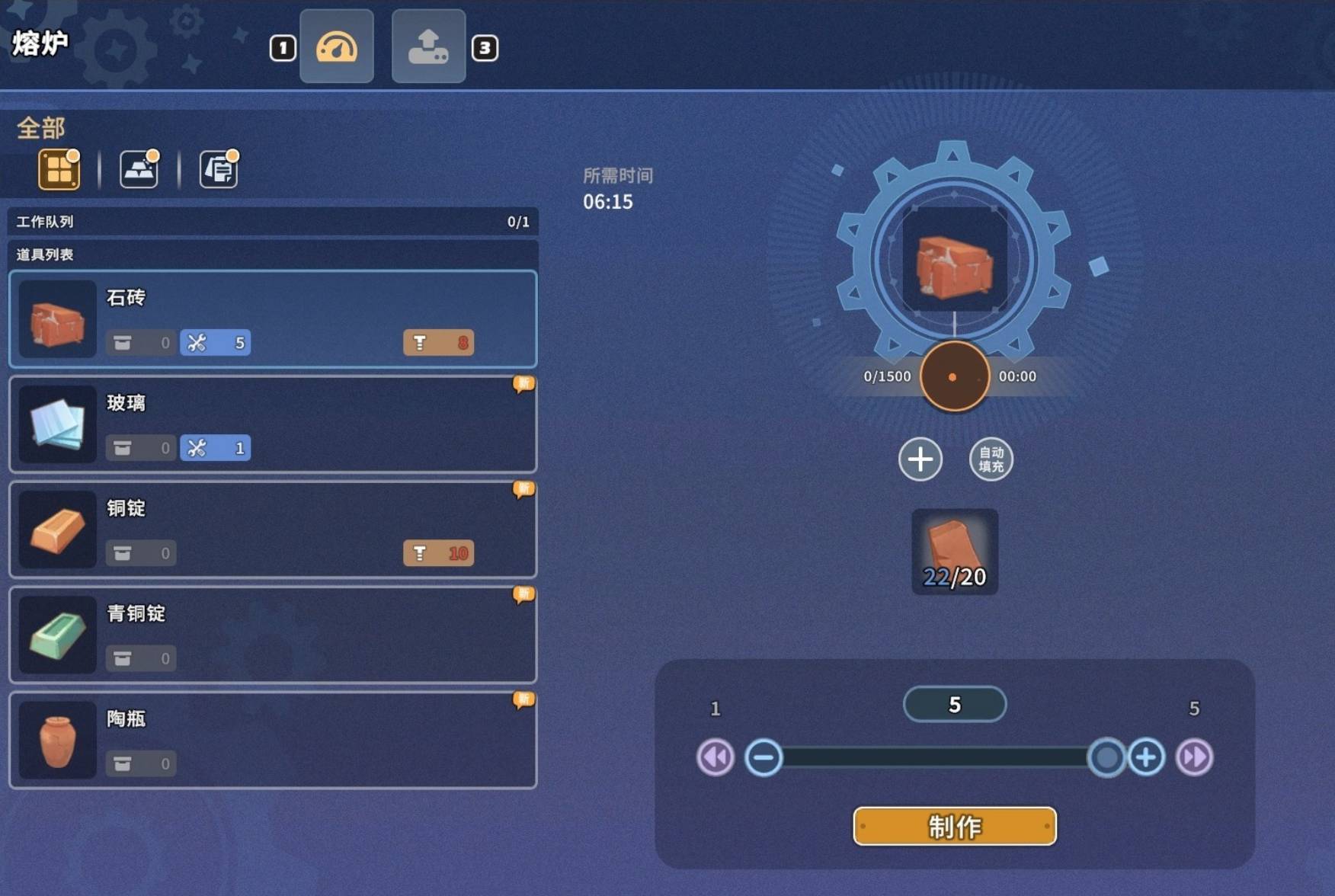Filter by the ingot materials category
This screenshot has width=1335, height=896.
(x=139, y=169)
